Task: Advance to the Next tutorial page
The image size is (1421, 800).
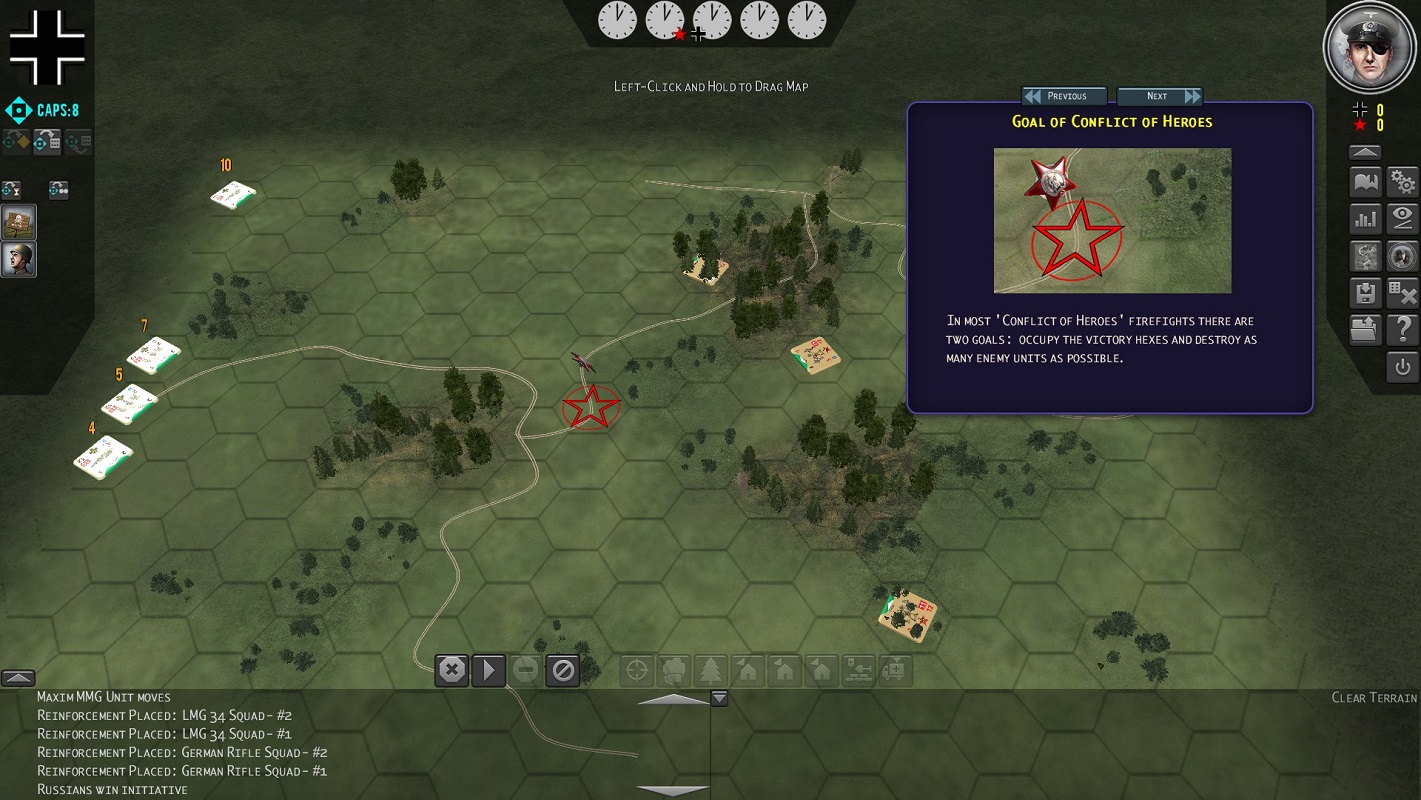Action: (1160, 96)
